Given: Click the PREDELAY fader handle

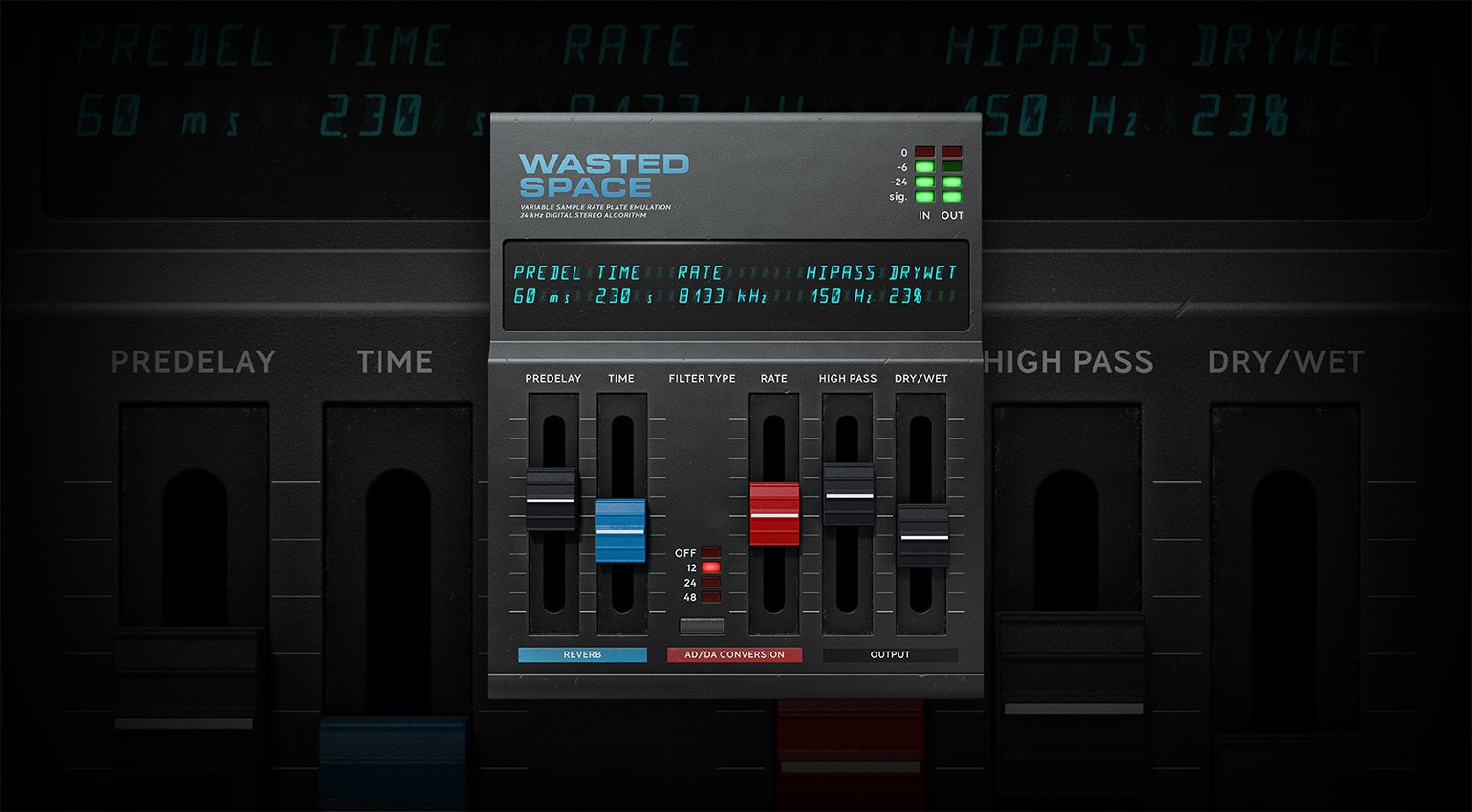Looking at the screenshot, I should tap(552, 498).
